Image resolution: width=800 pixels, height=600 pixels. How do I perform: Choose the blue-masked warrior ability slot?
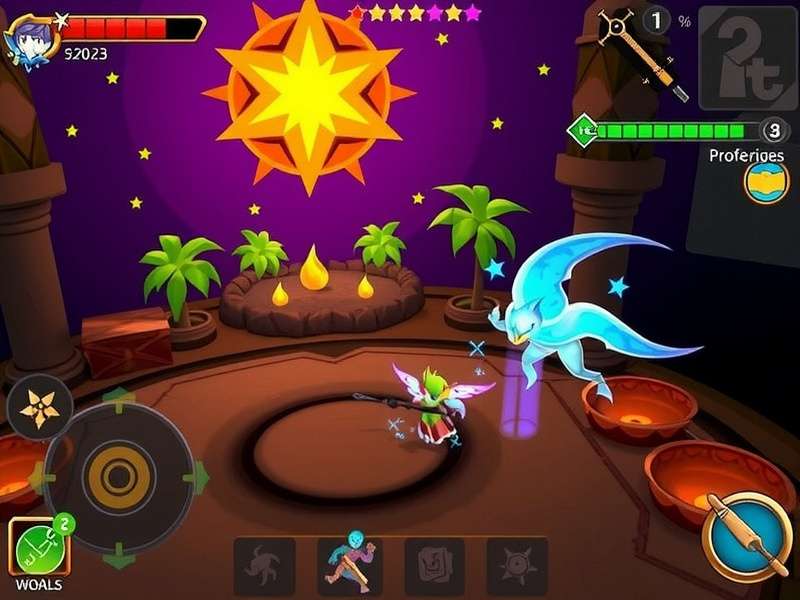click(349, 567)
